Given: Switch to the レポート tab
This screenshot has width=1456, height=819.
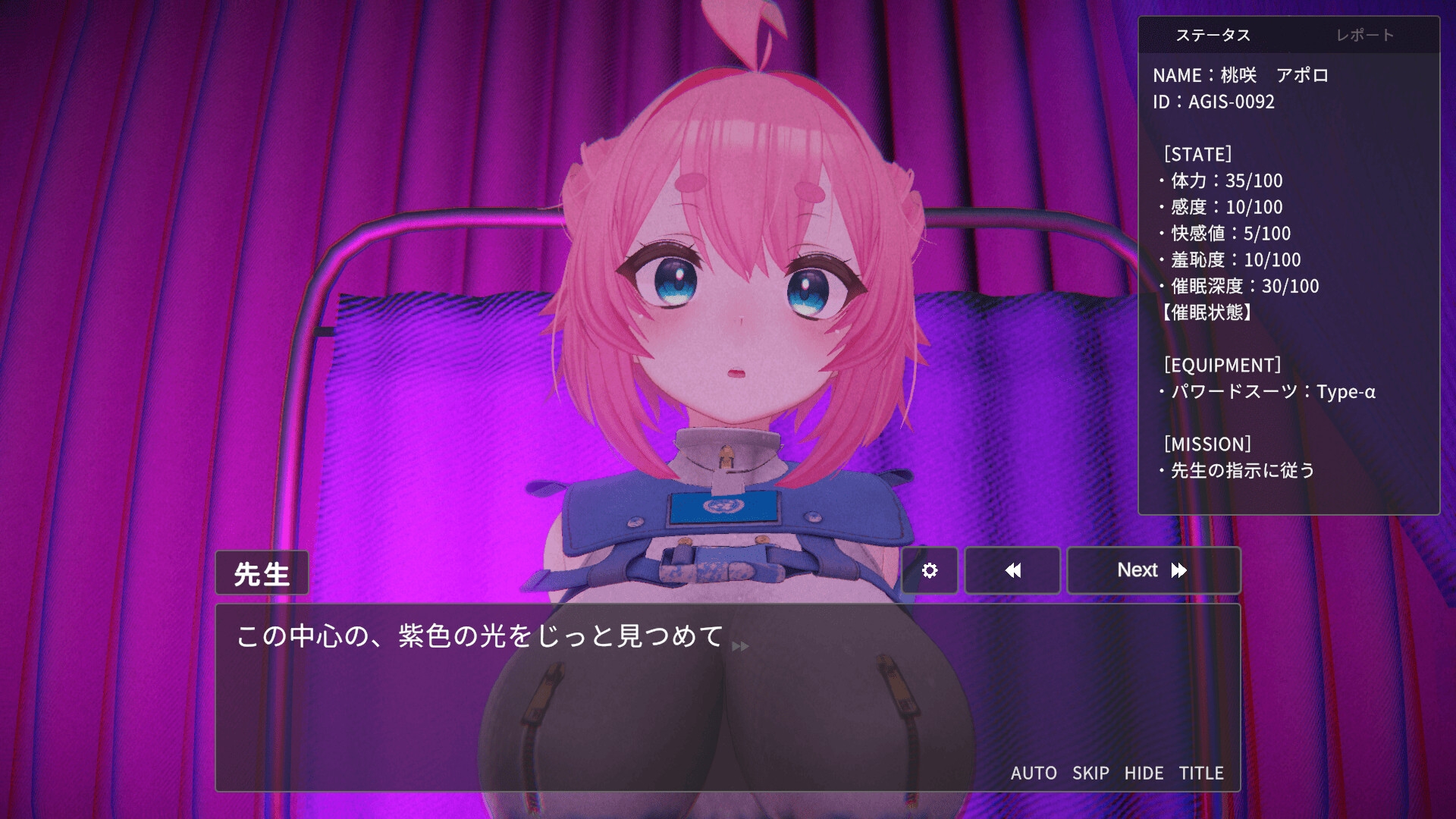Looking at the screenshot, I should tap(1364, 35).
